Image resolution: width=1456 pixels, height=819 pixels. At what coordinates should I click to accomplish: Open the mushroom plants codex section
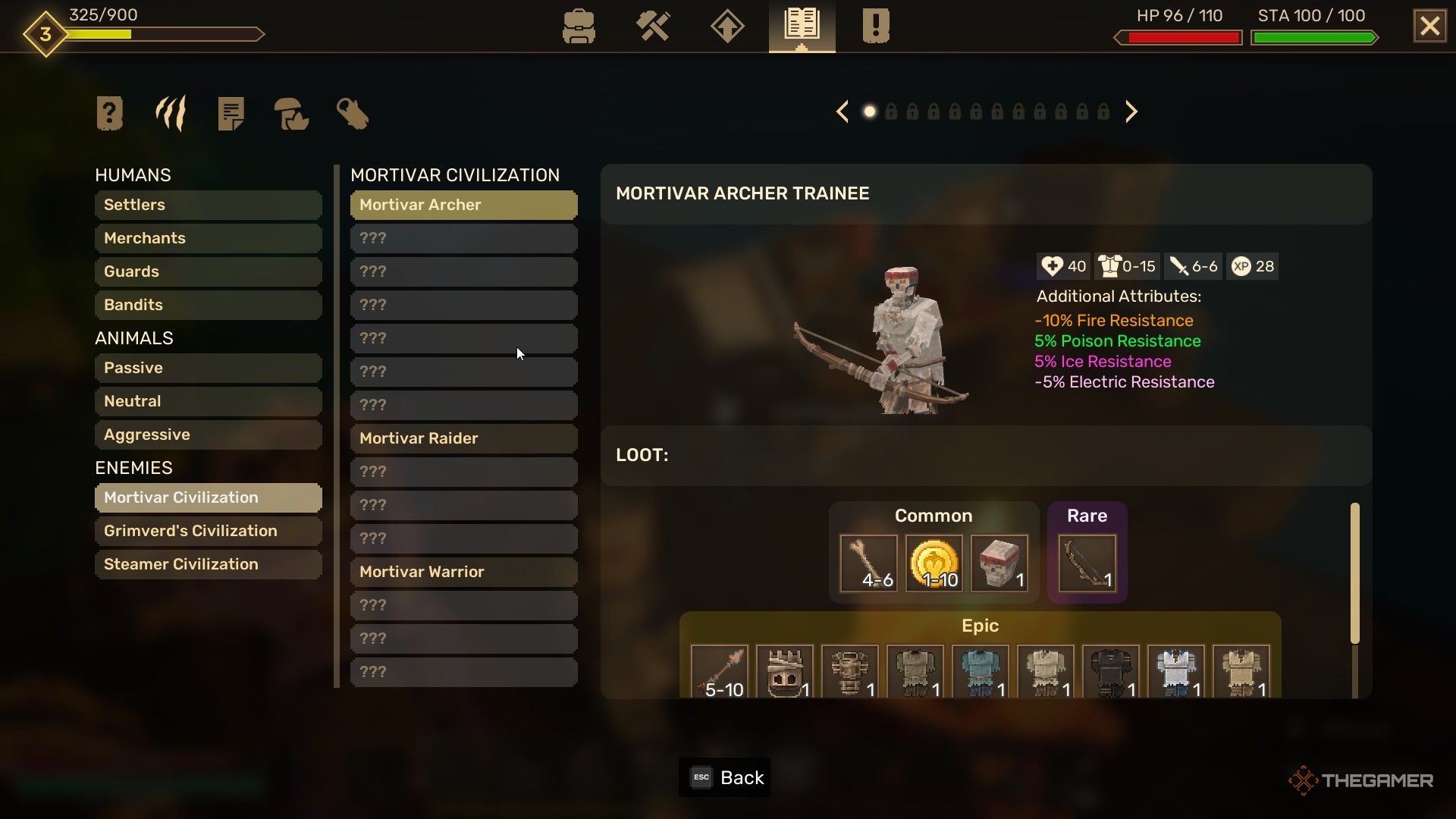291,114
